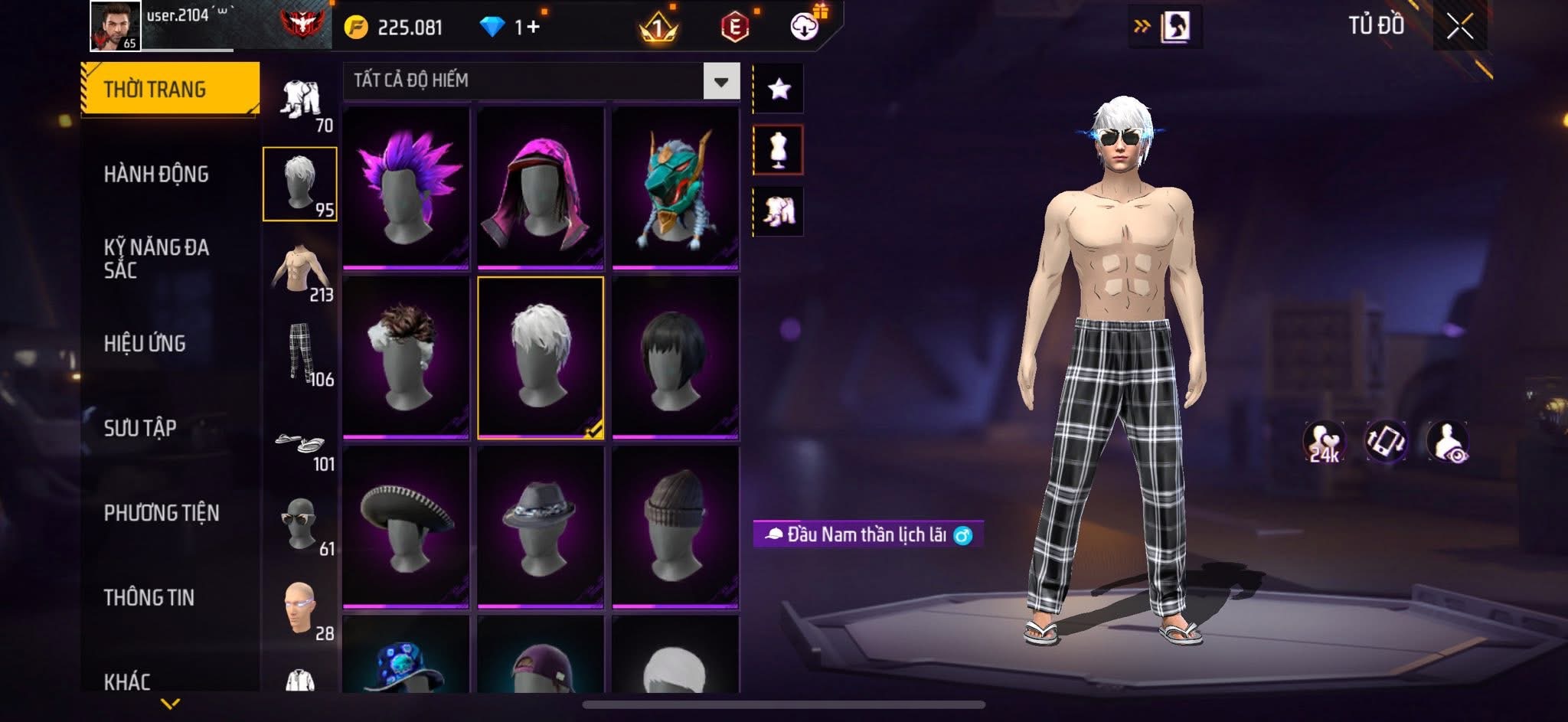
Task: Pick the sombrero hat item
Action: pyautogui.click(x=406, y=528)
